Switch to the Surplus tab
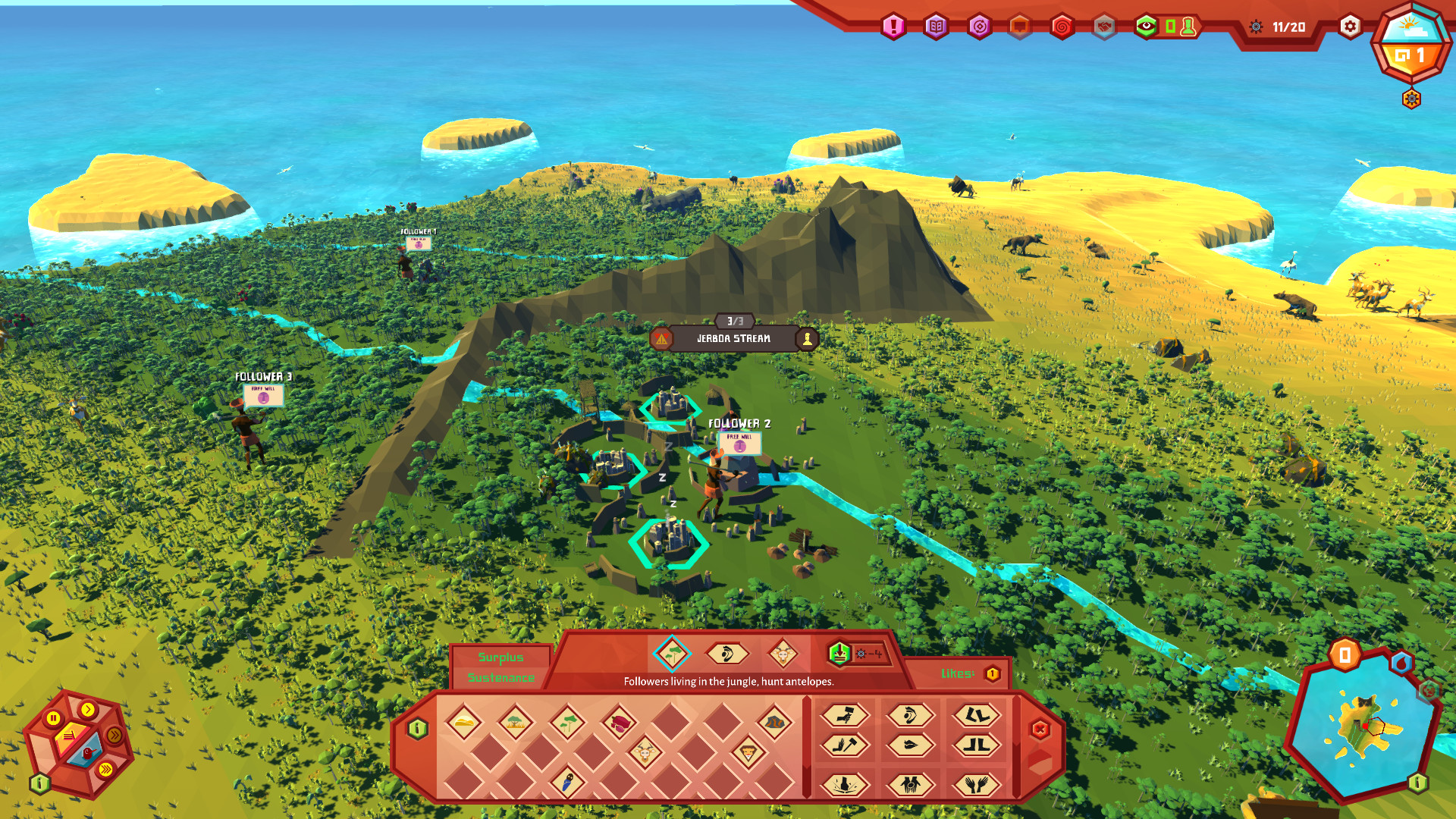The image size is (1456, 819). click(500, 658)
